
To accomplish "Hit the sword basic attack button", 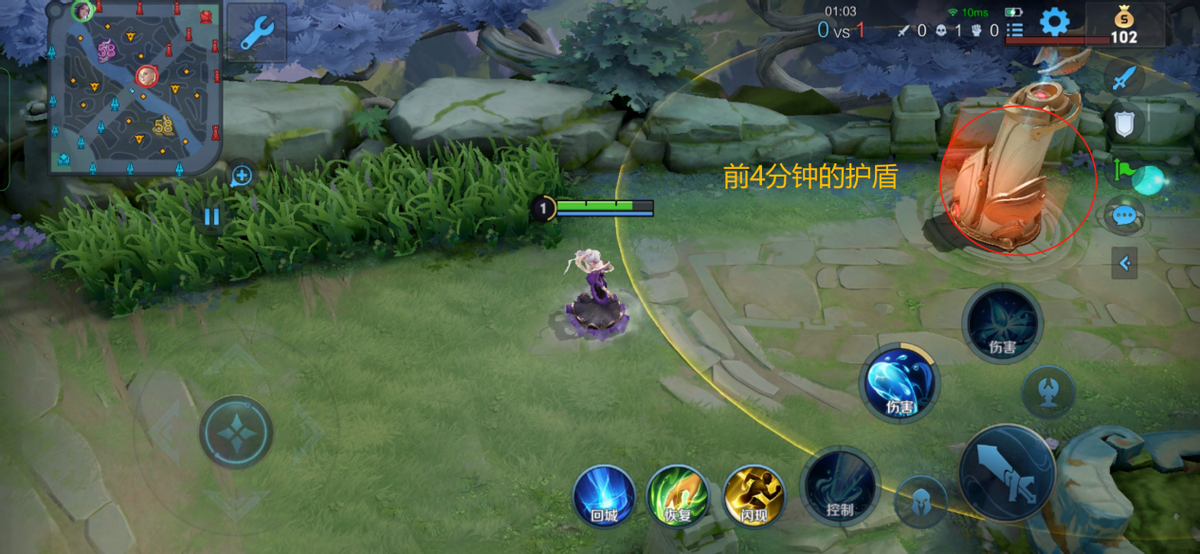I will [x=1007, y=473].
